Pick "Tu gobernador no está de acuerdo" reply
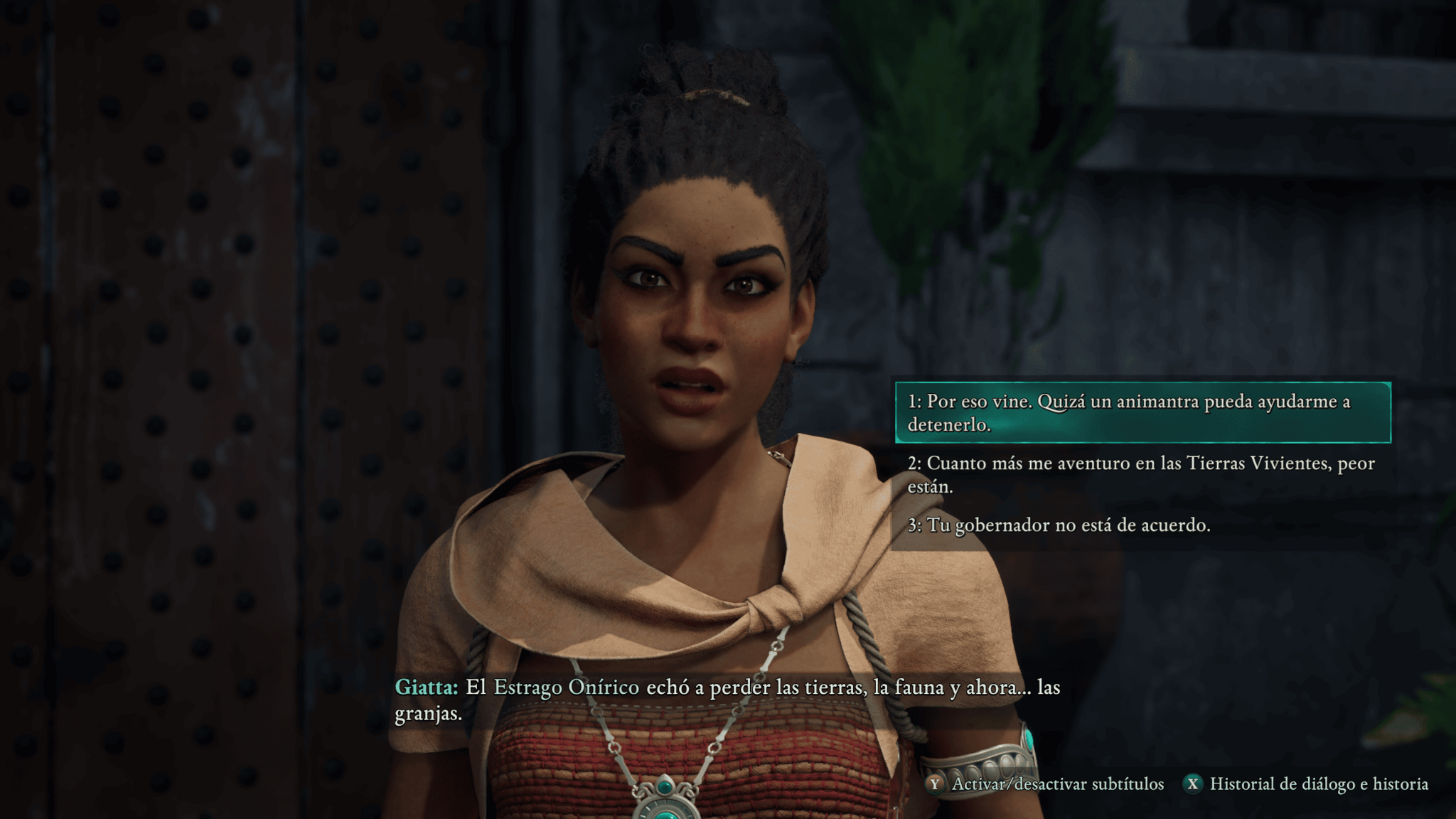1456x819 pixels. [1059, 525]
